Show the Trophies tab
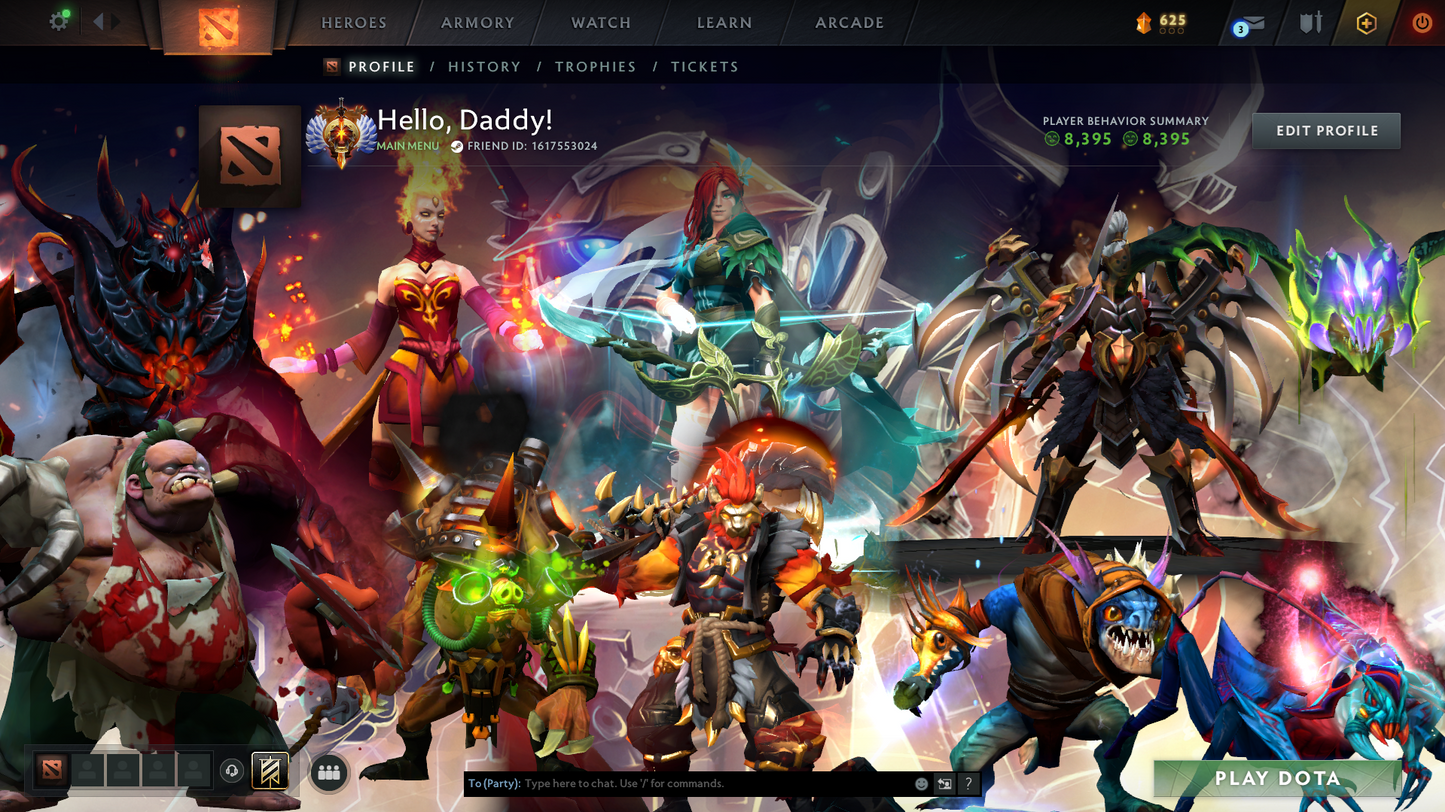The height and width of the screenshot is (812, 1445). tap(595, 67)
